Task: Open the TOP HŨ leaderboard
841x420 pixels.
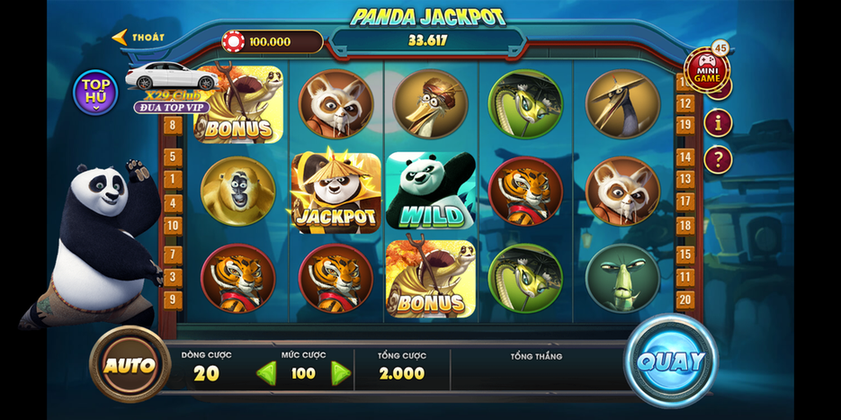Action: 96,91
